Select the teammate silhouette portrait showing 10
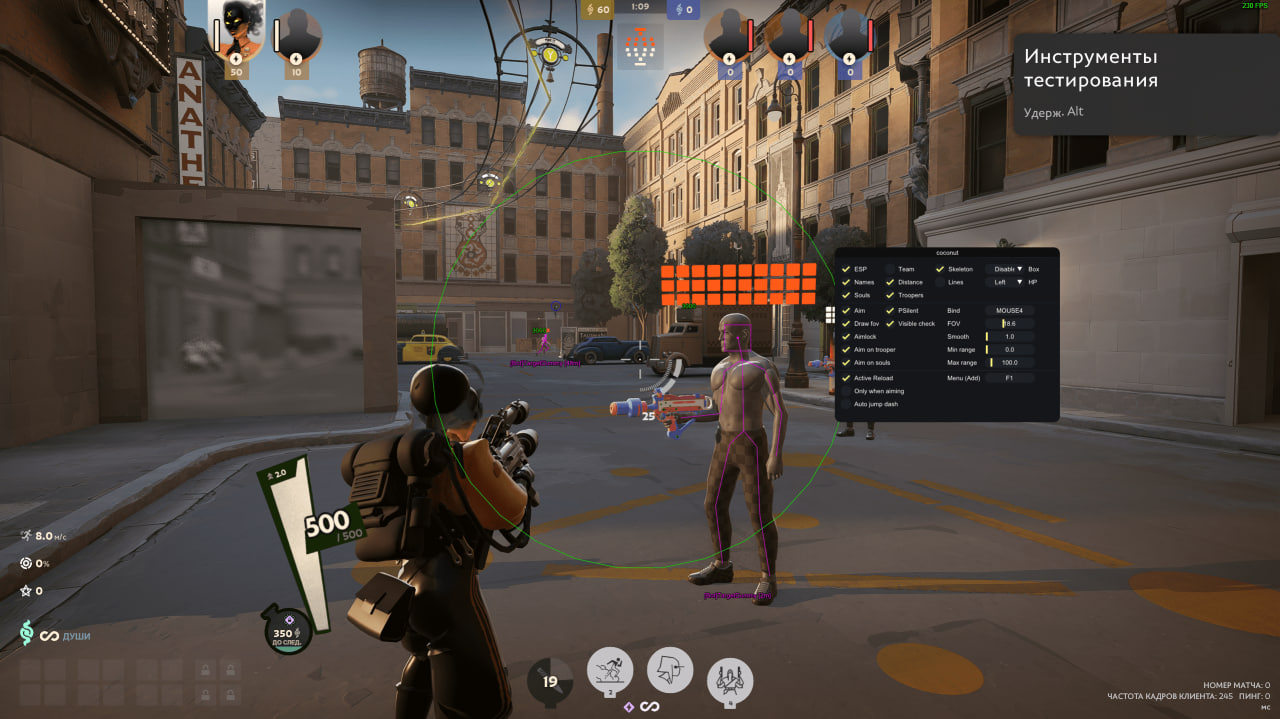This screenshot has height=719, width=1280. pos(297,36)
